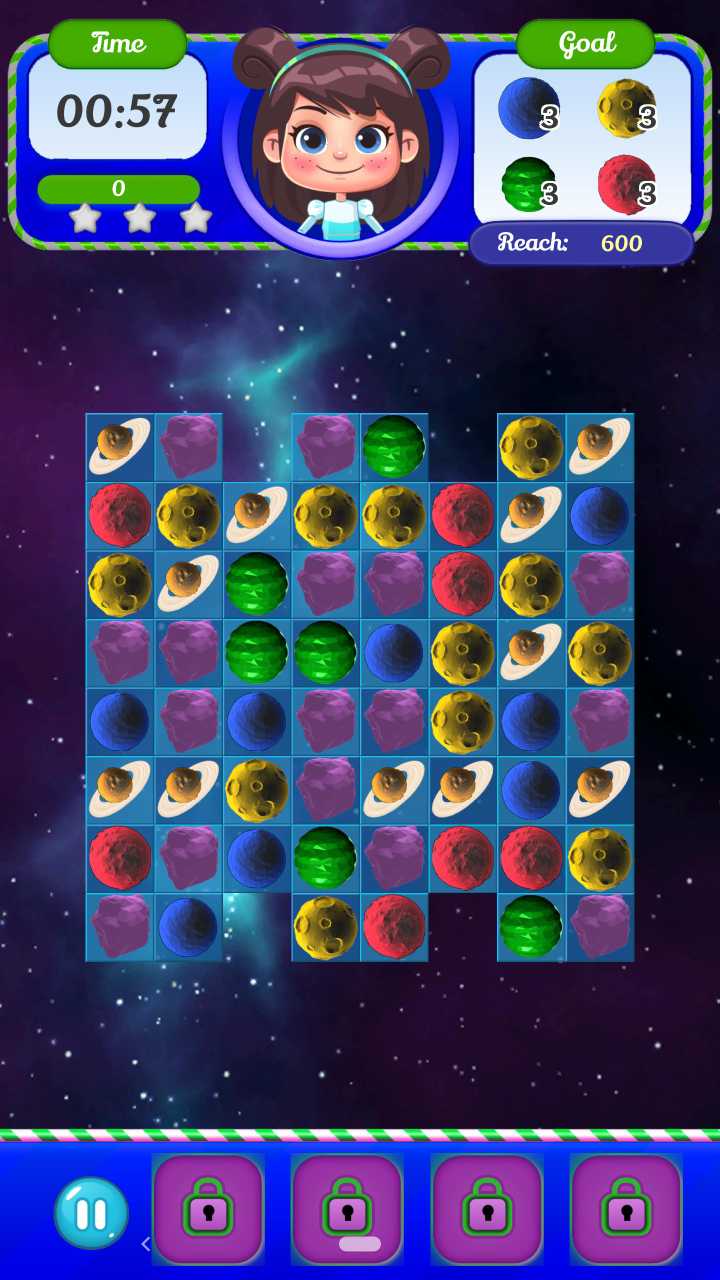Pause the game with the round blue button
Screen dimensions: 720x1280
[91, 1213]
